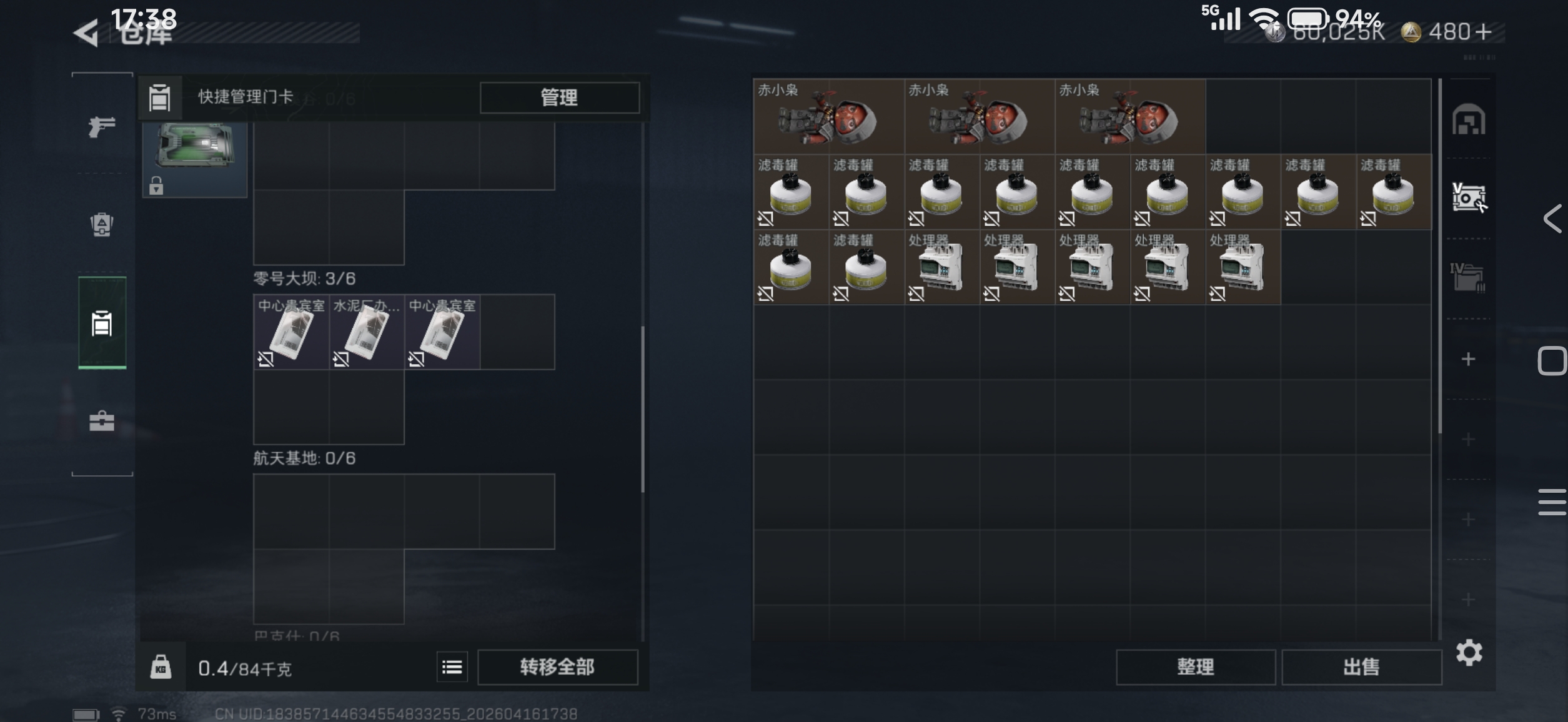
Task: Switch to the armor vest tab
Action: click(x=102, y=225)
